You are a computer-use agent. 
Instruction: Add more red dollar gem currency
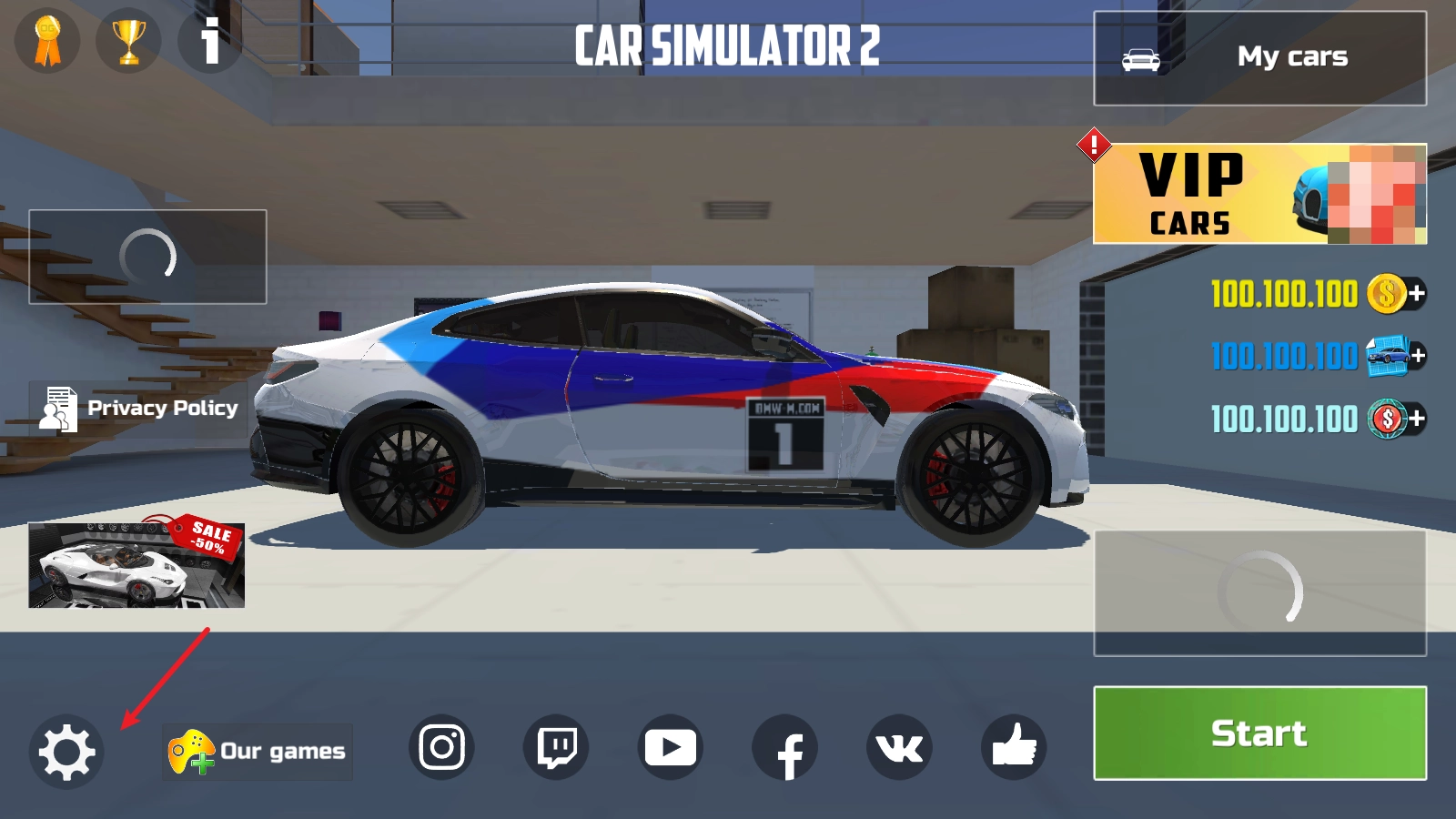[1416, 419]
